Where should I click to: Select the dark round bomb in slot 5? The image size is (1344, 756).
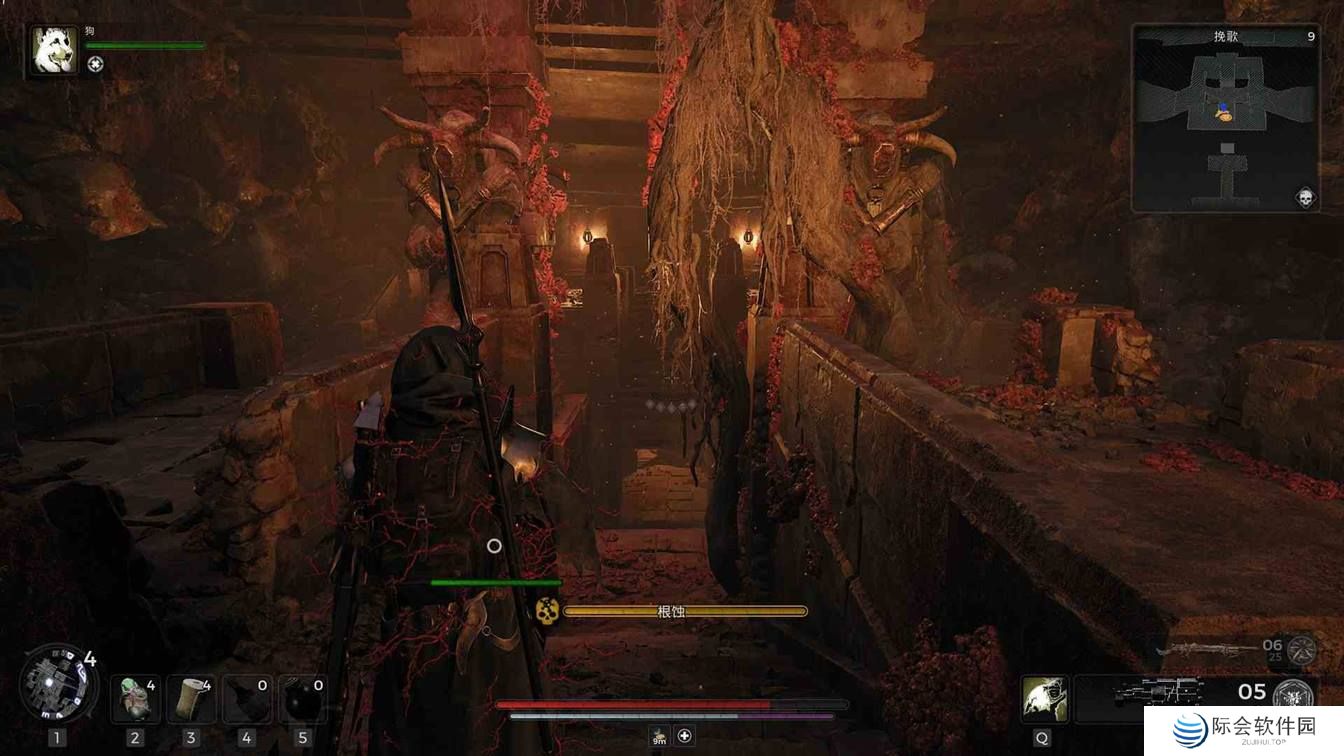[x=303, y=699]
